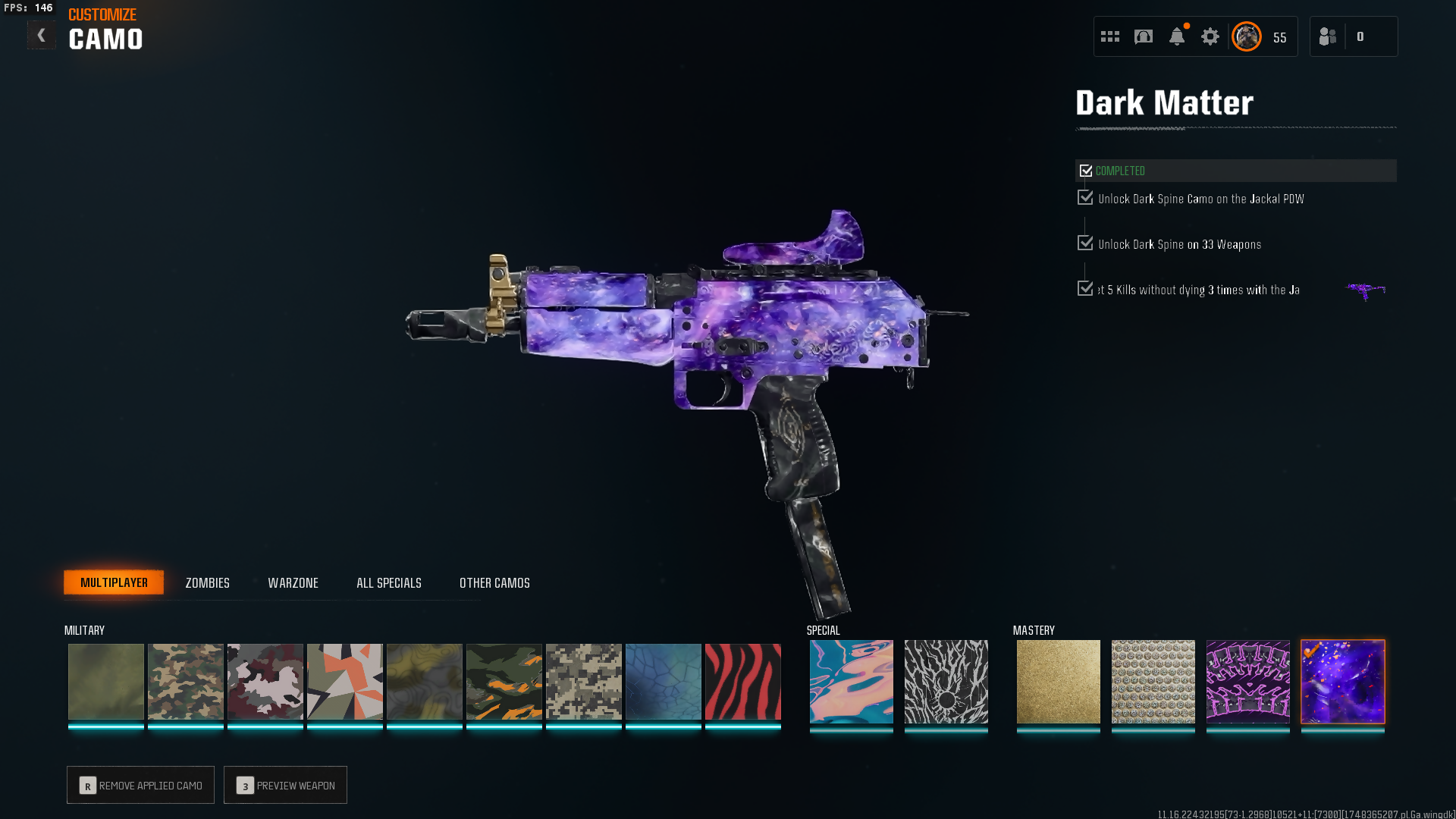Image resolution: width=1456 pixels, height=819 pixels.
Task: Select the woodland camouflage swatch
Action: (185, 682)
